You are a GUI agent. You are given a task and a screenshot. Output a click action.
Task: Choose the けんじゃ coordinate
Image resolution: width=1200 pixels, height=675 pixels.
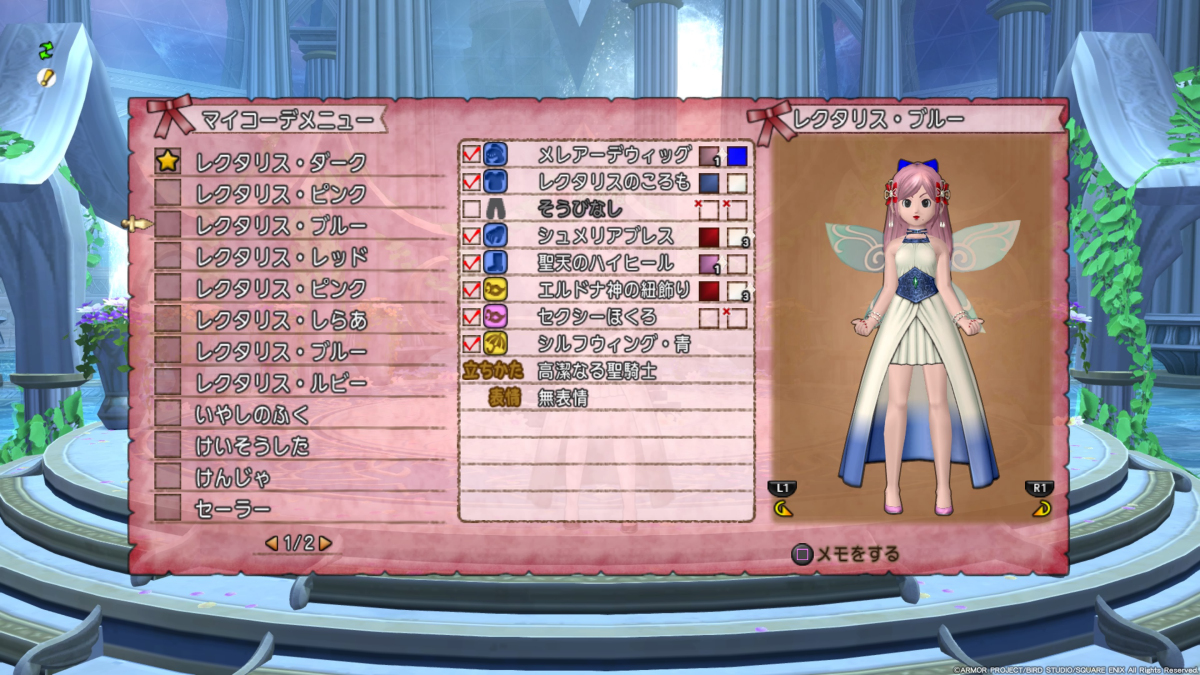click(x=233, y=478)
